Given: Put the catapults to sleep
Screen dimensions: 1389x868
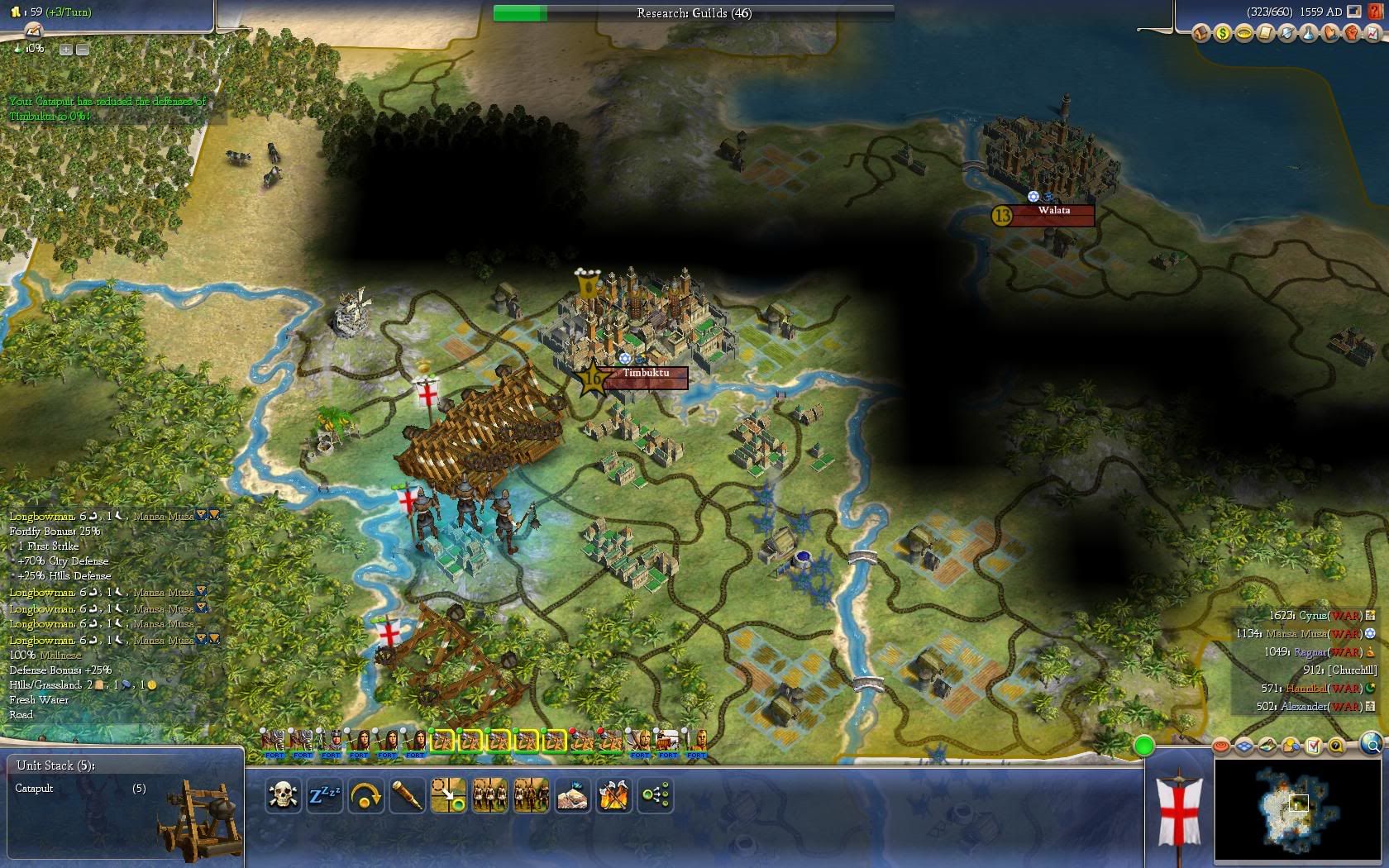Looking at the screenshot, I should pyautogui.click(x=324, y=795).
